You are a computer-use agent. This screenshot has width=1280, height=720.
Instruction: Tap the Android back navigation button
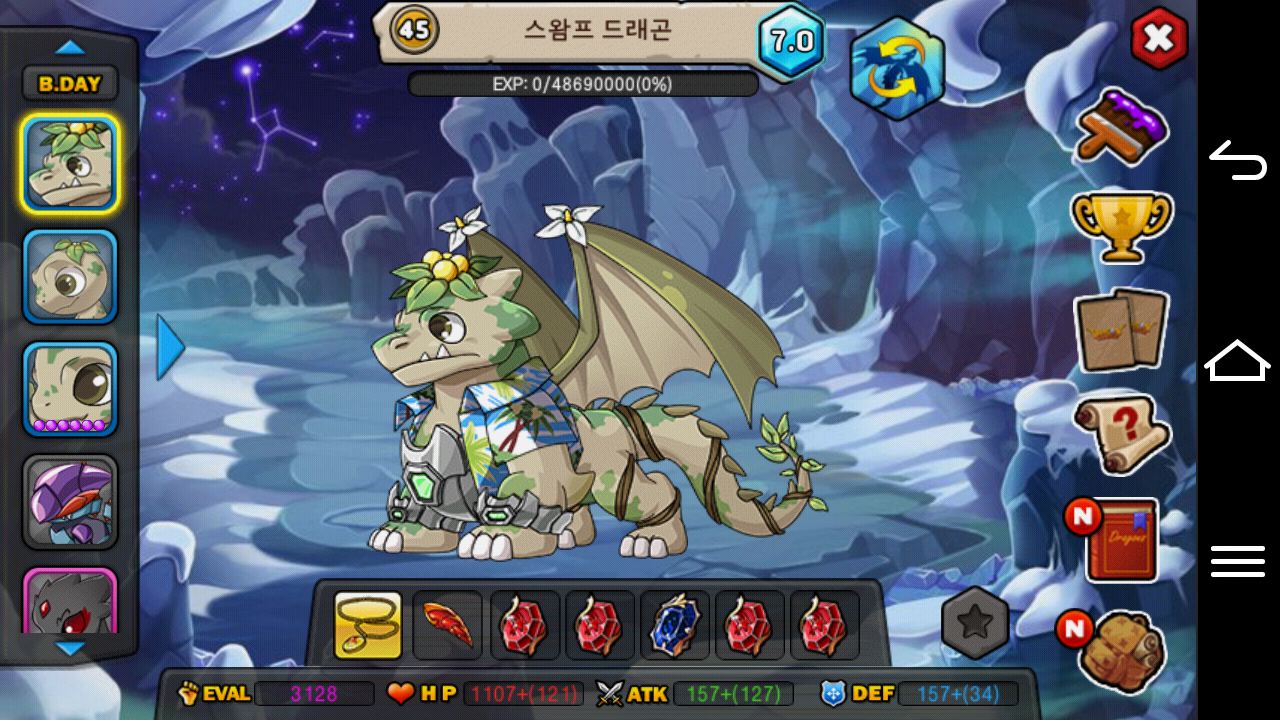pyautogui.click(x=1238, y=160)
